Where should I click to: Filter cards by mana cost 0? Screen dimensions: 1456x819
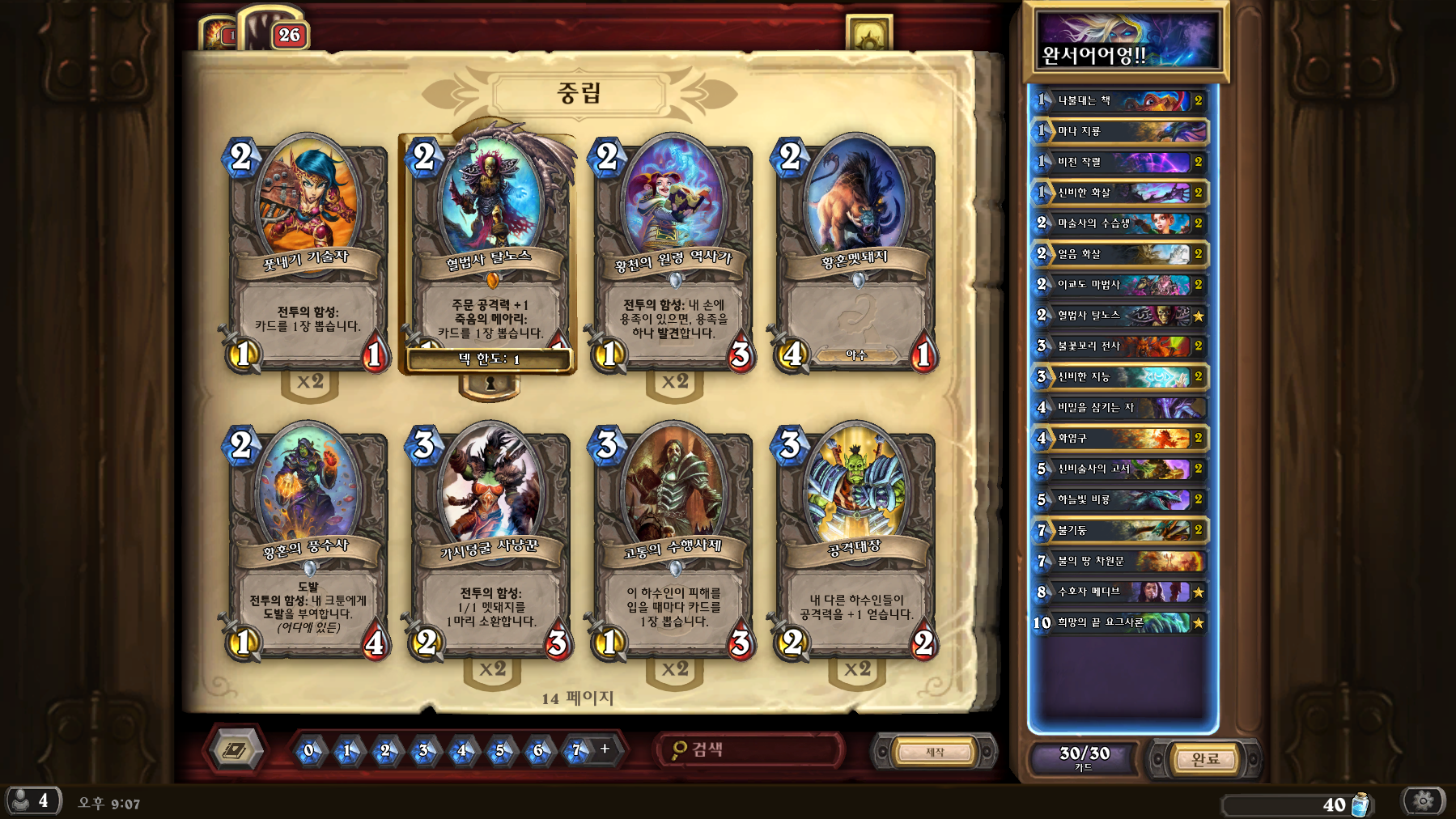point(308,751)
